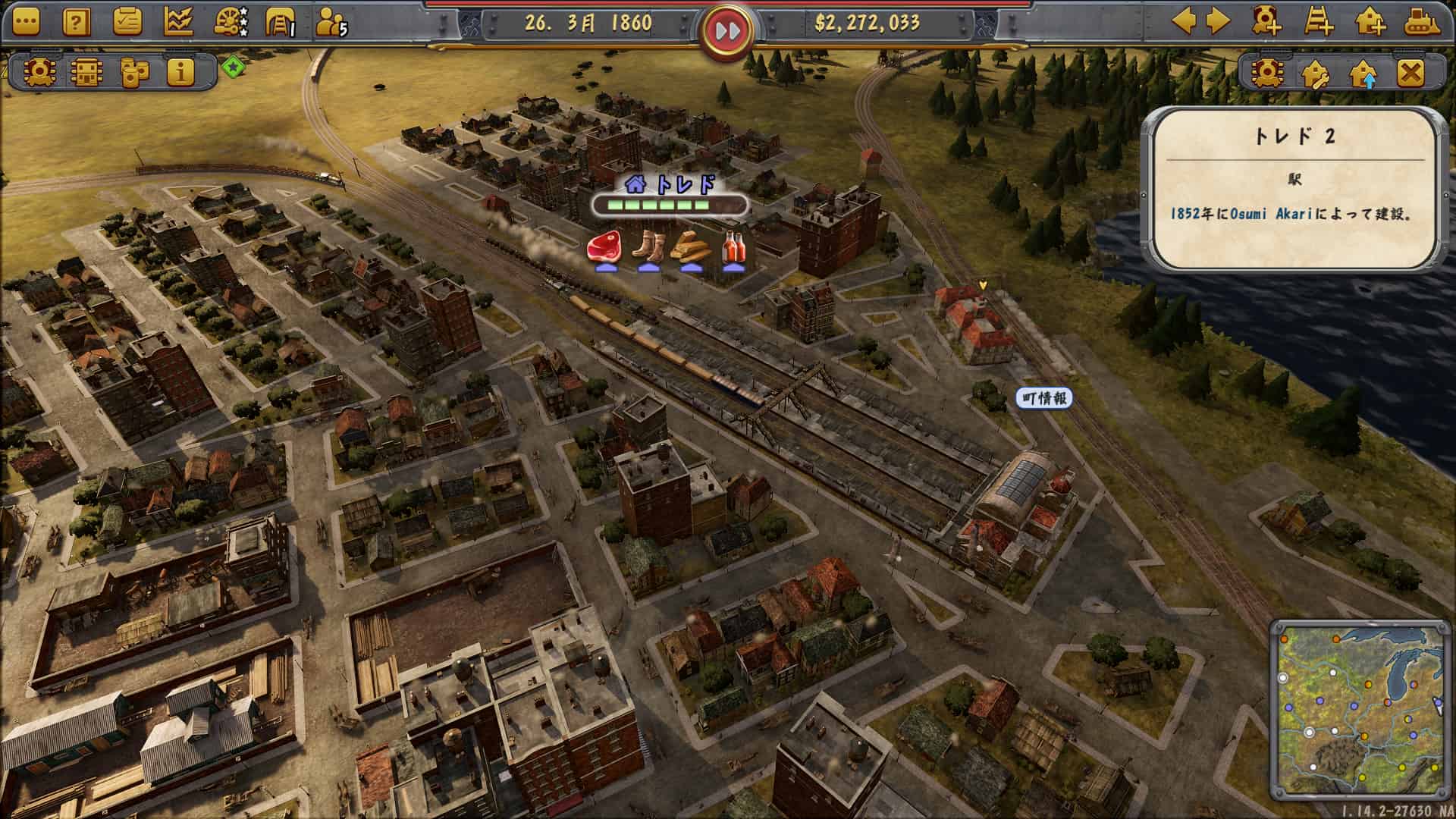
Task: Click the left arrow navigation button
Action: pyautogui.click(x=1184, y=21)
